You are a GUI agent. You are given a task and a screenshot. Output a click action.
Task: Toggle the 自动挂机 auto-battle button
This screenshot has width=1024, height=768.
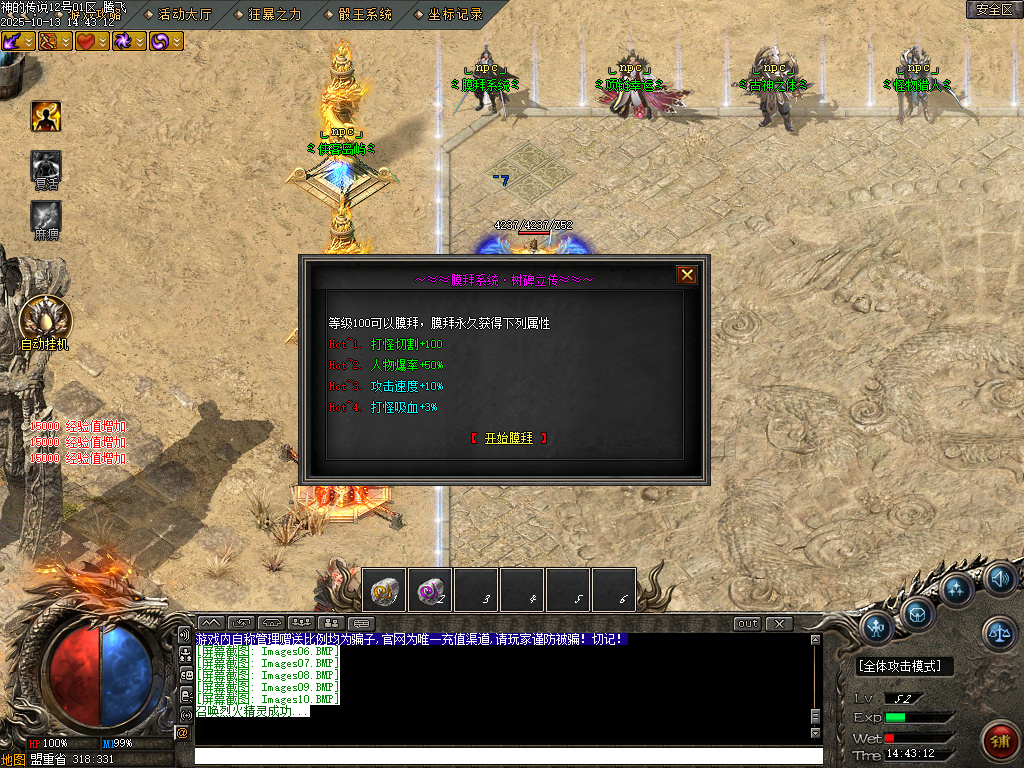[x=45, y=320]
